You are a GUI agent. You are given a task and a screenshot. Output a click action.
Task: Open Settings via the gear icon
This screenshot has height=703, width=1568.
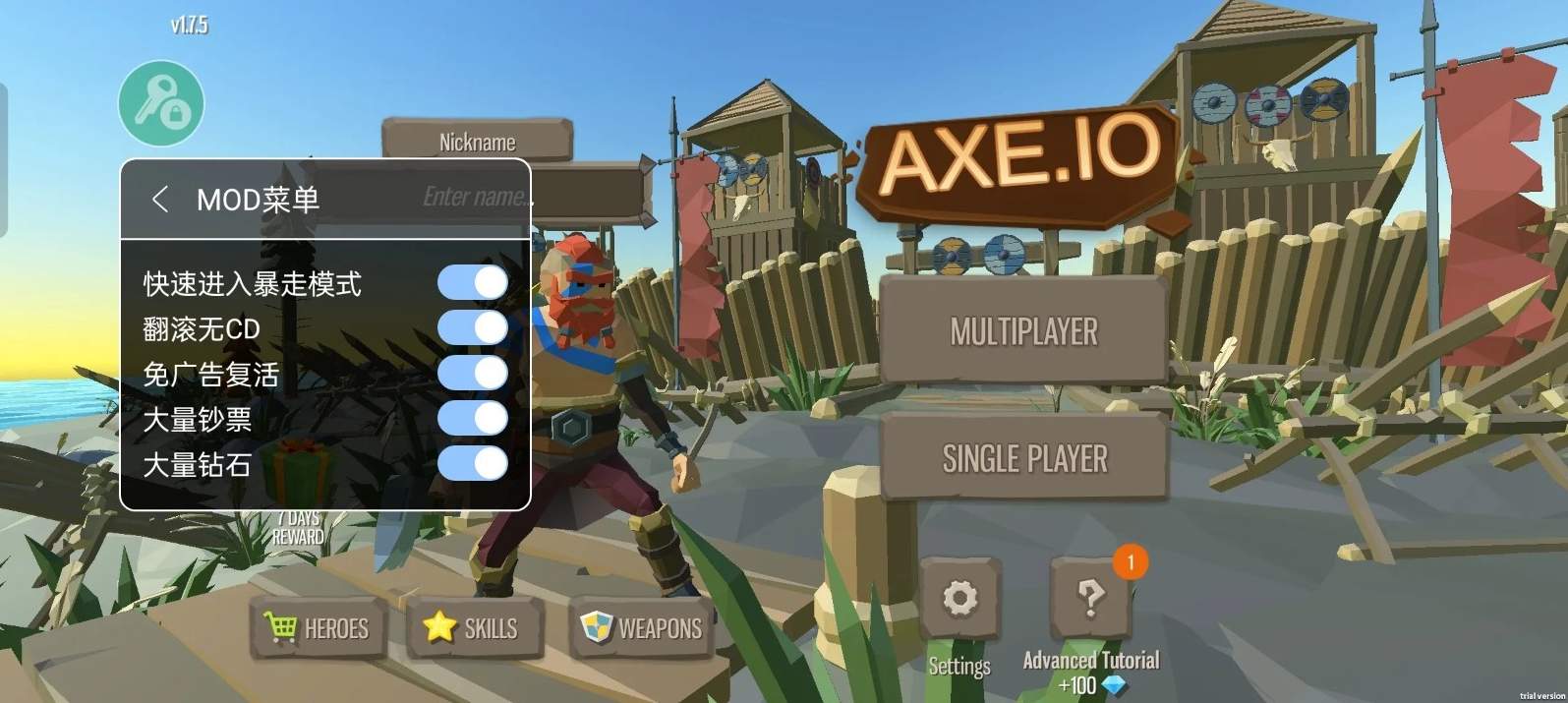[959, 598]
